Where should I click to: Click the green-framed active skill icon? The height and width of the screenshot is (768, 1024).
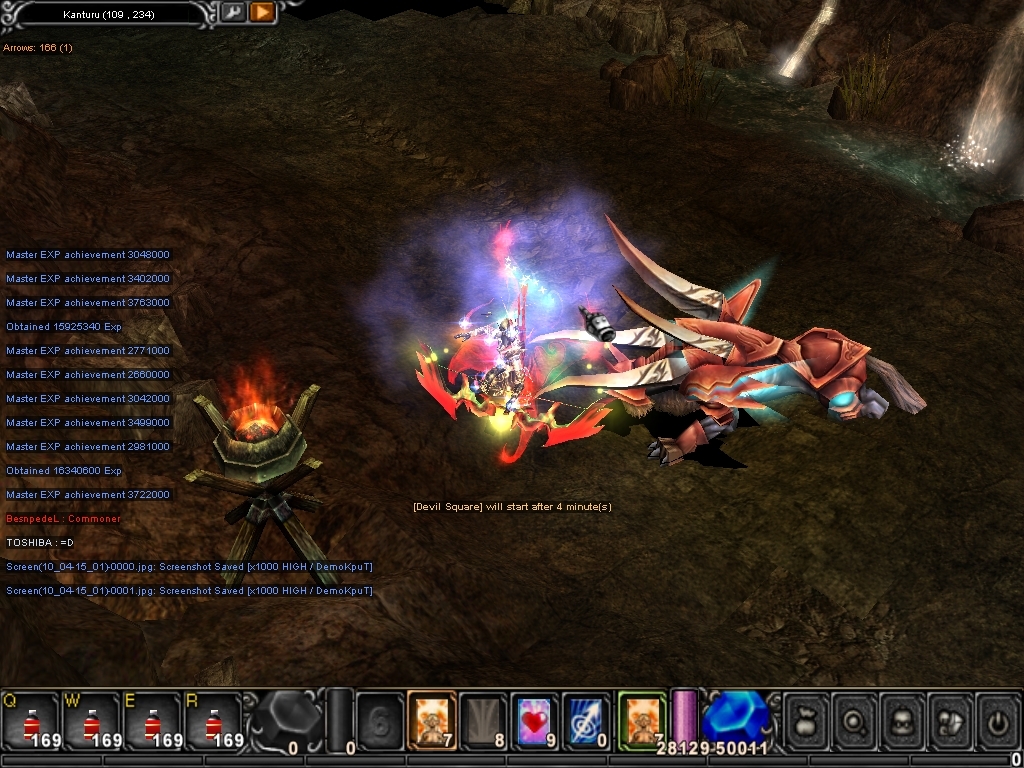point(641,720)
